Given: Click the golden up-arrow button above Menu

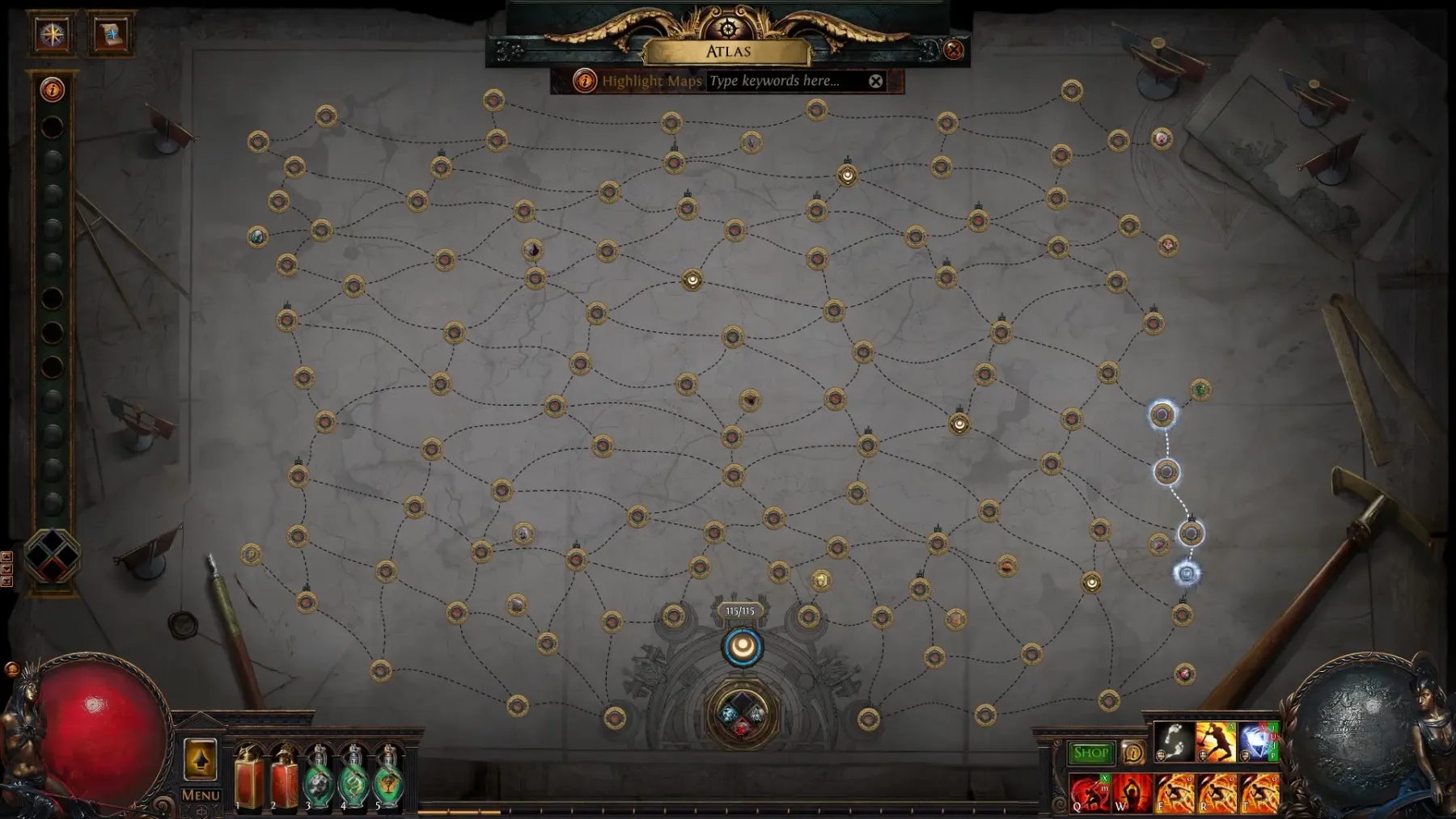Looking at the screenshot, I should point(200,759).
